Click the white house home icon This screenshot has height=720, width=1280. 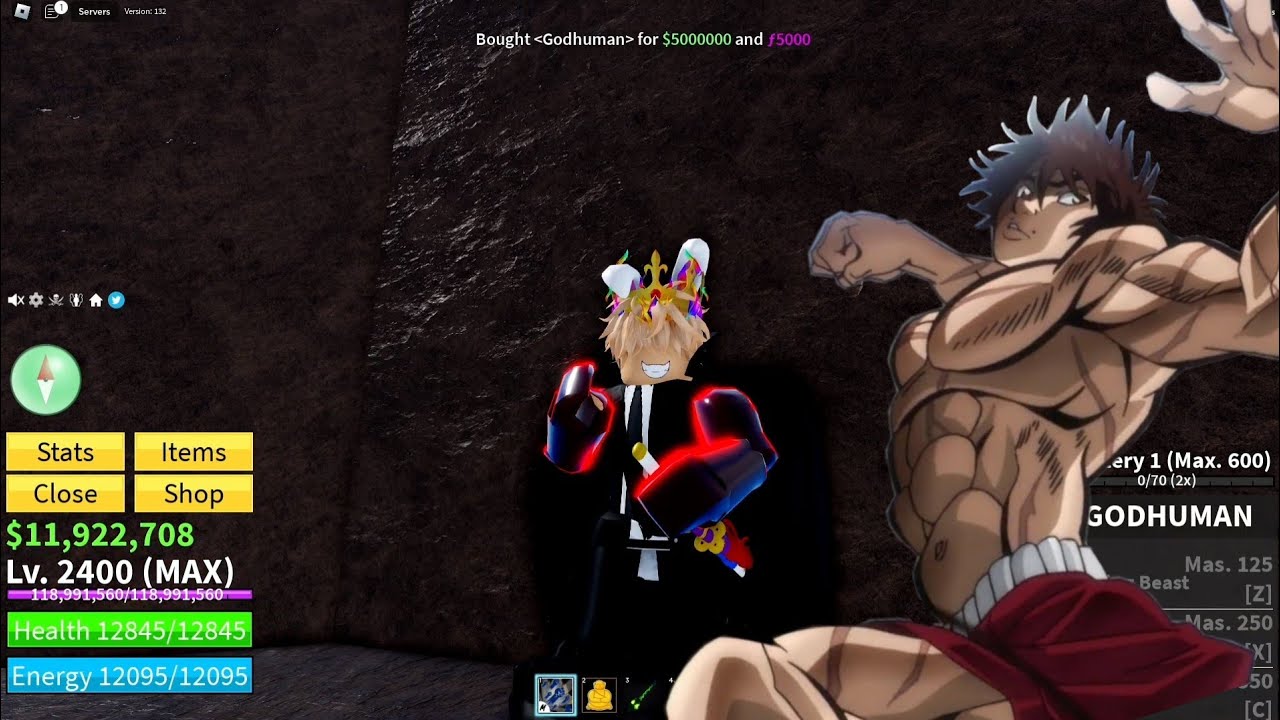point(96,300)
